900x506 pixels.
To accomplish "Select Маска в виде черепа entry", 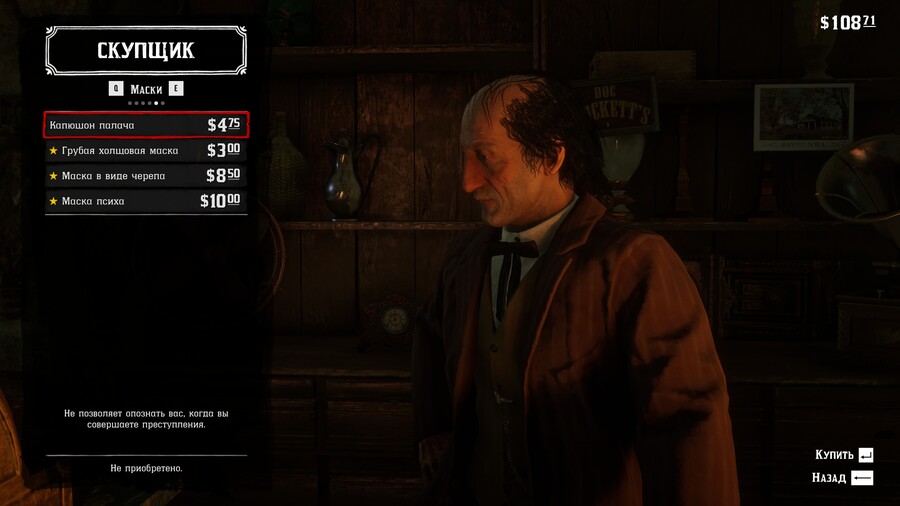I will click(146, 176).
